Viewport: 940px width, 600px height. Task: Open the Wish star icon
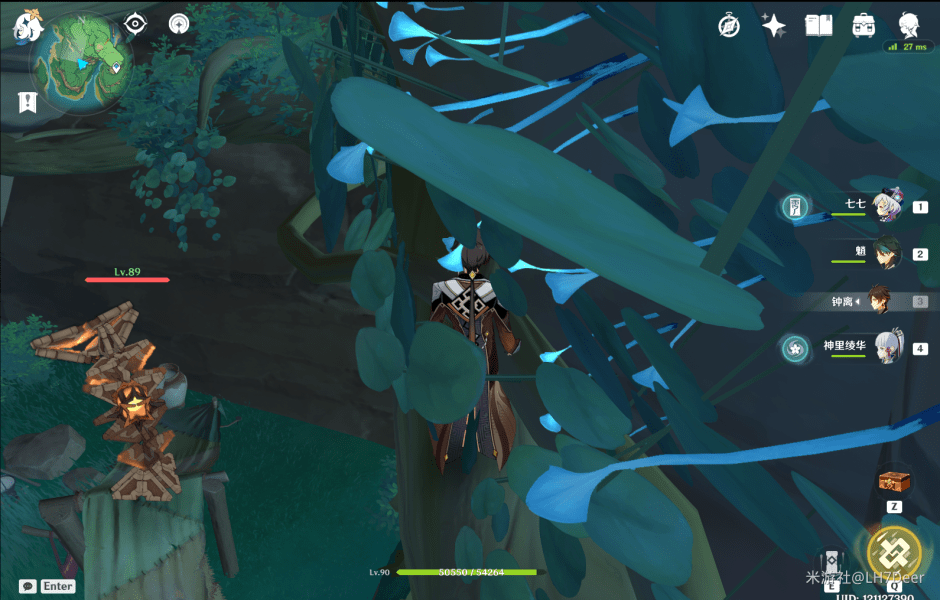(773, 26)
